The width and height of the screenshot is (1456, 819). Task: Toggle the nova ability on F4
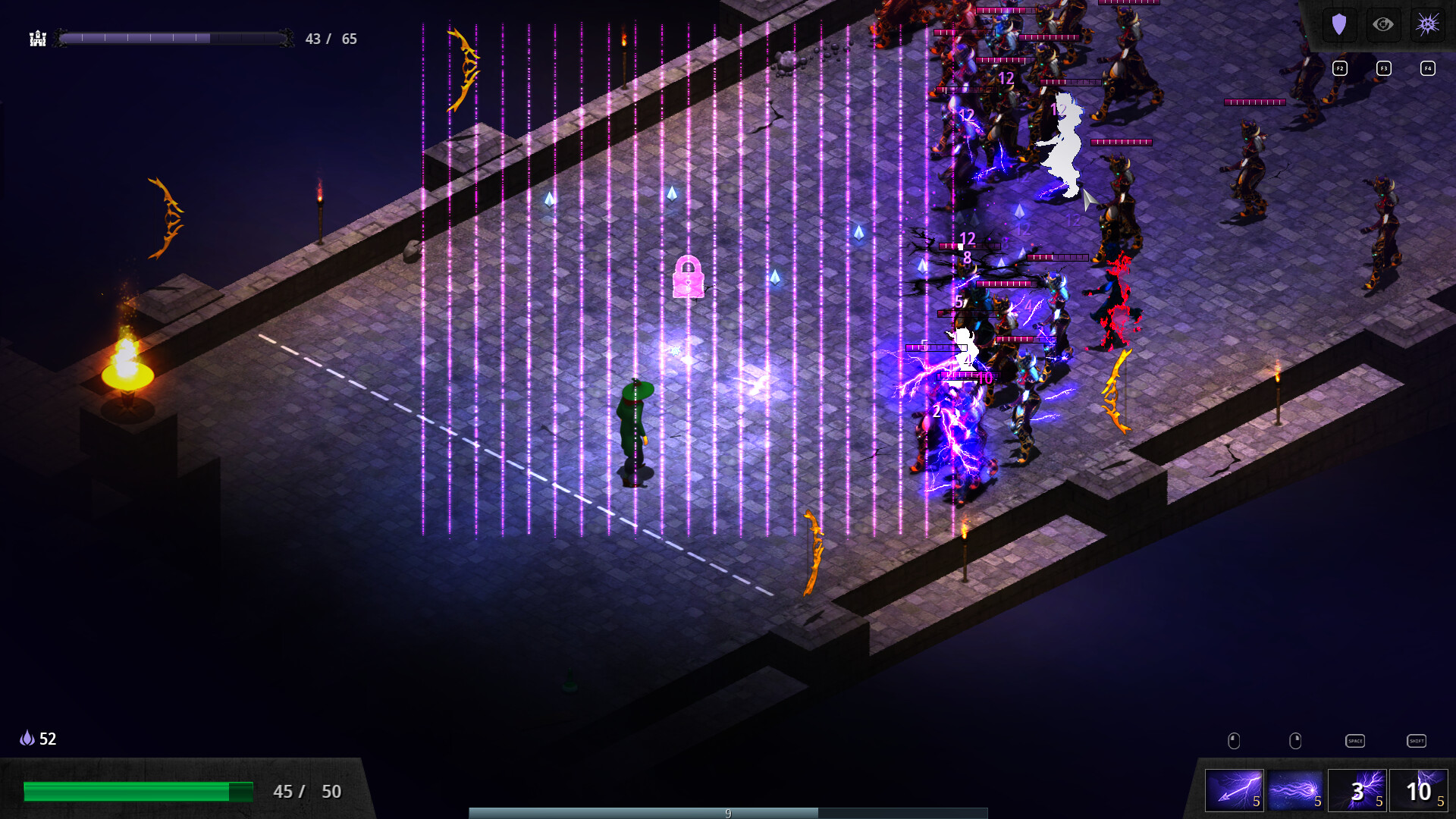(1428, 68)
